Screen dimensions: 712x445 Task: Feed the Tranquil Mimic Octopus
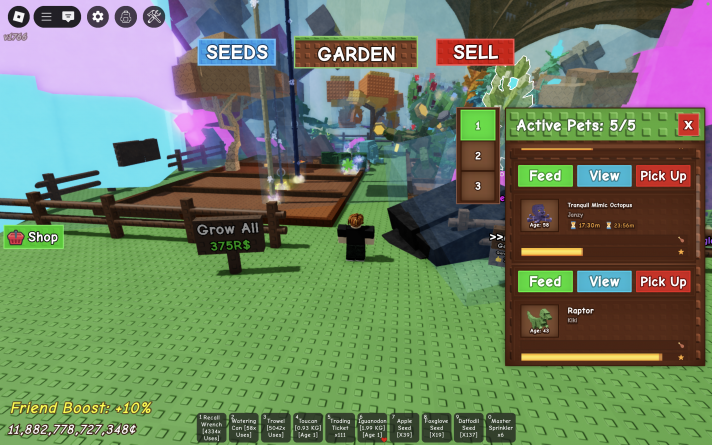(x=545, y=176)
